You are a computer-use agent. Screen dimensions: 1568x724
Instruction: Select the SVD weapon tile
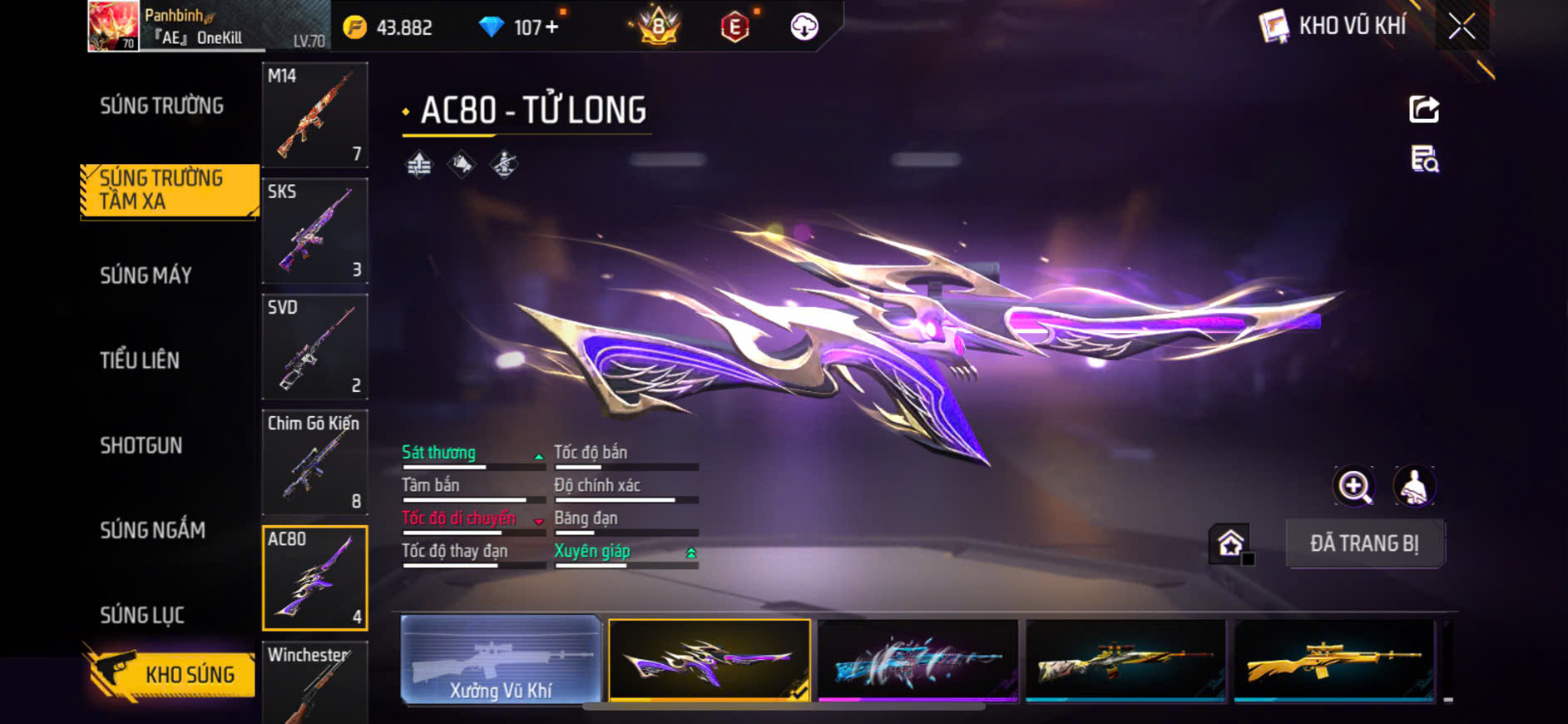coord(314,346)
